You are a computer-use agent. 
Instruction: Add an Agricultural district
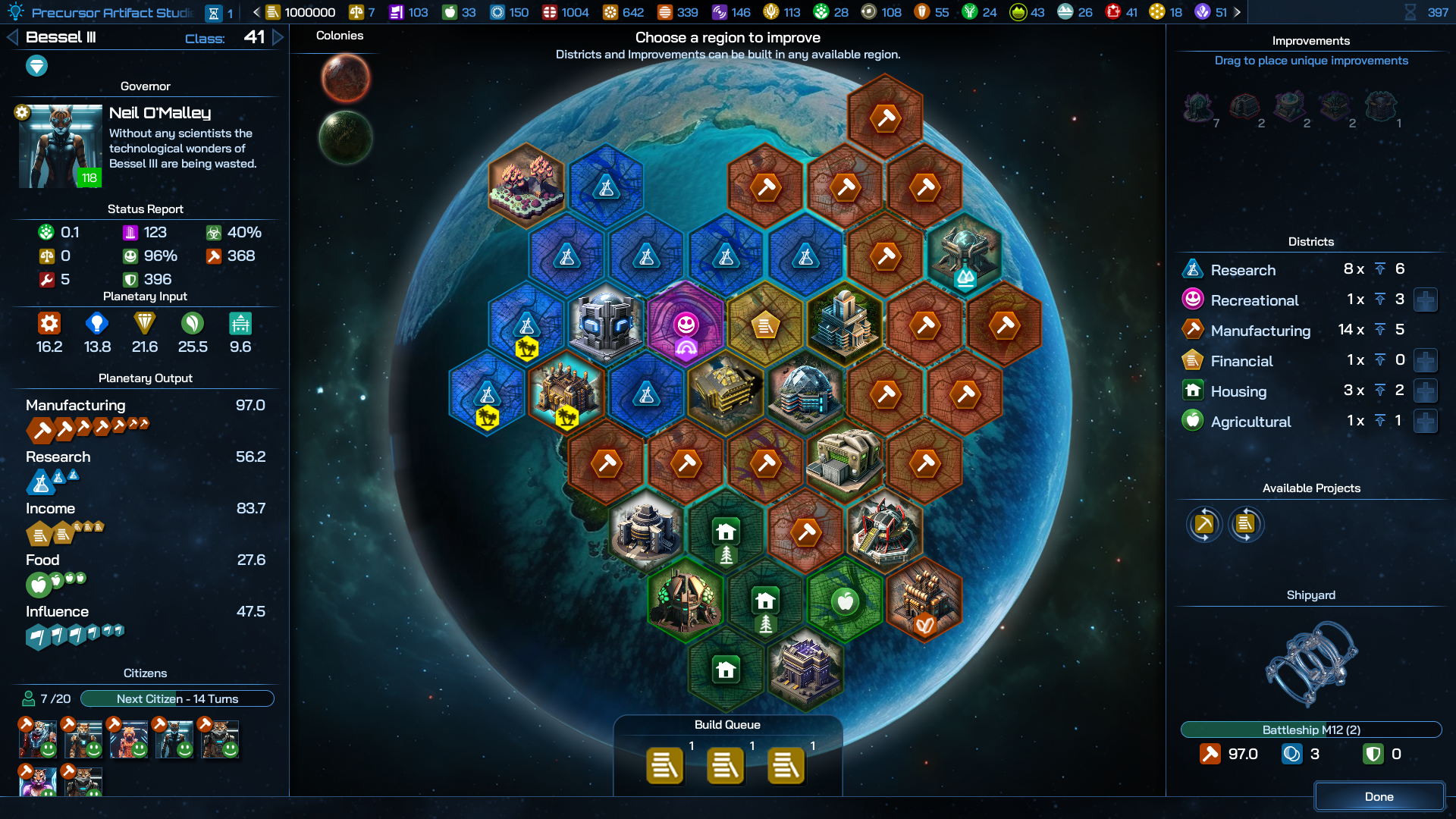[x=1425, y=422]
